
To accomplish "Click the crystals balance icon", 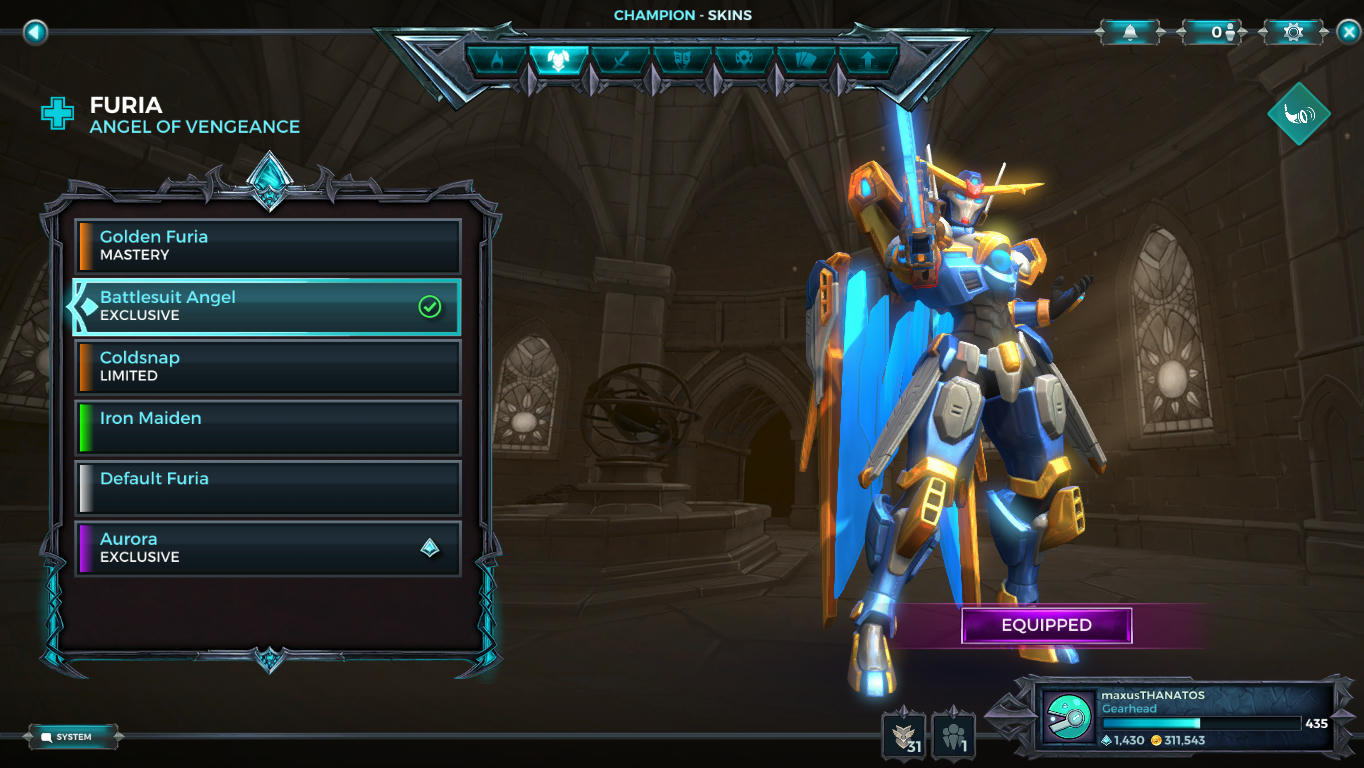I will pos(1106,738).
